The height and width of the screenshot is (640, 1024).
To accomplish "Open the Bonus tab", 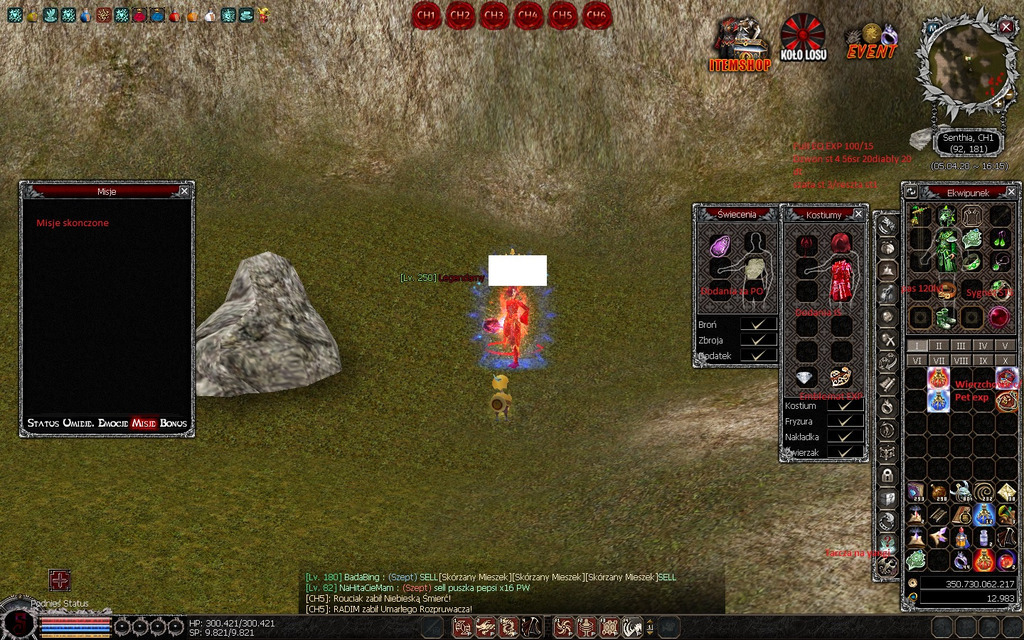I will point(173,424).
